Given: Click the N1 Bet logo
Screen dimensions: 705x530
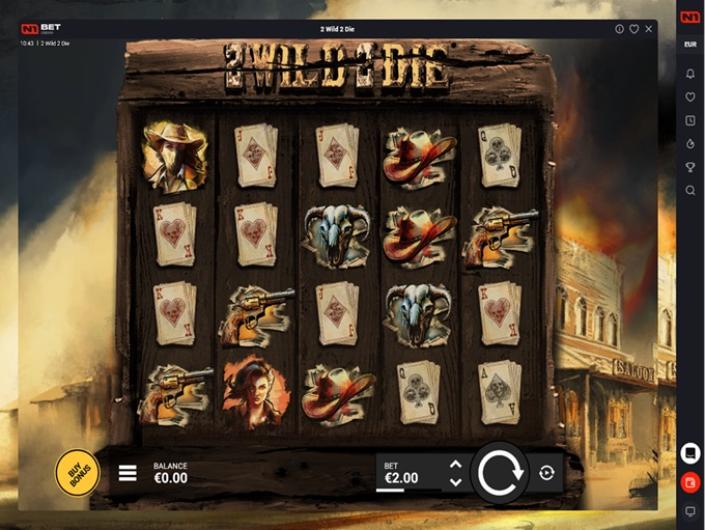Looking at the screenshot, I should coord(41,29).
